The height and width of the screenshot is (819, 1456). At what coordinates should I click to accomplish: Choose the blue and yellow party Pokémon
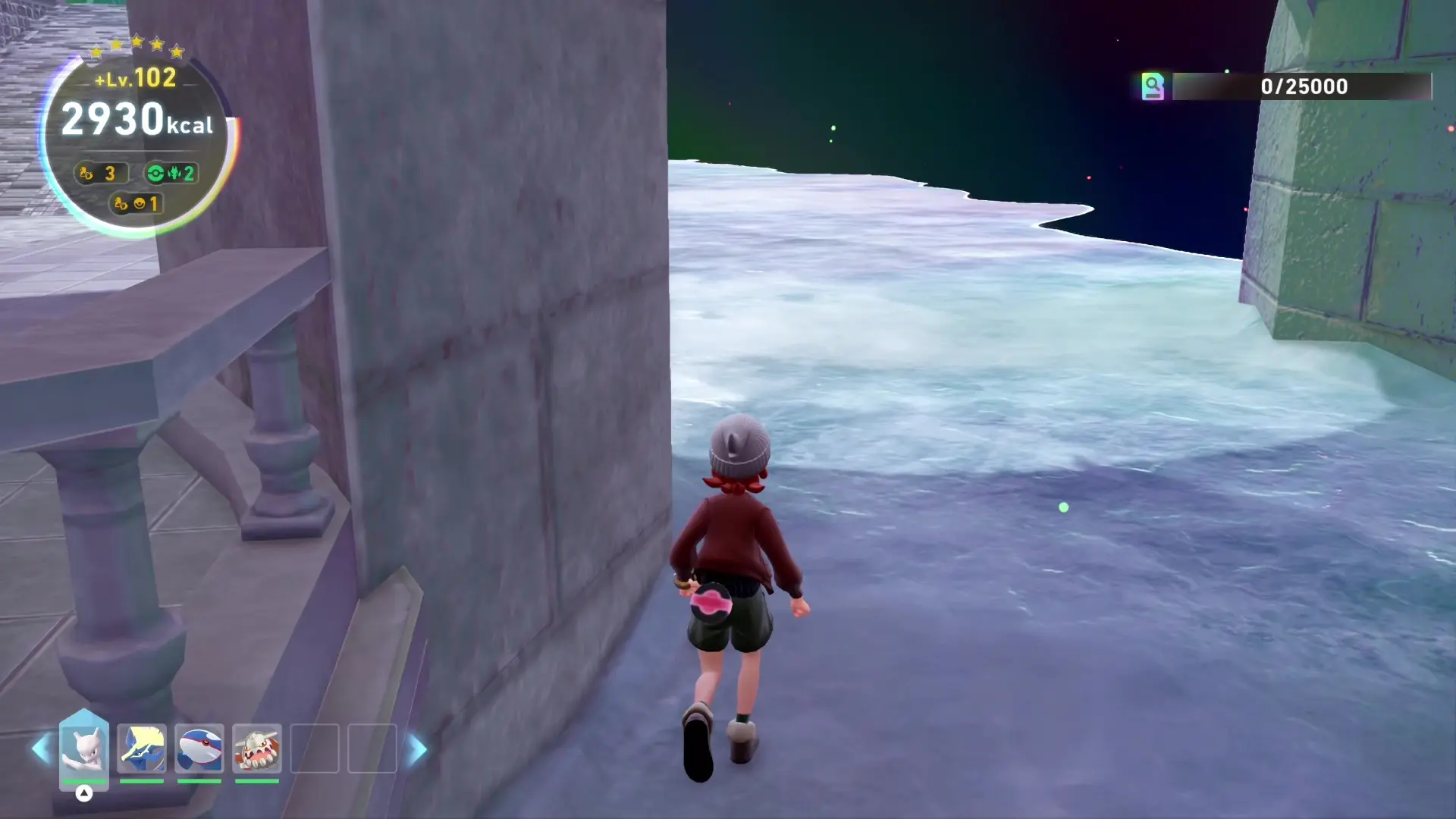142,748
